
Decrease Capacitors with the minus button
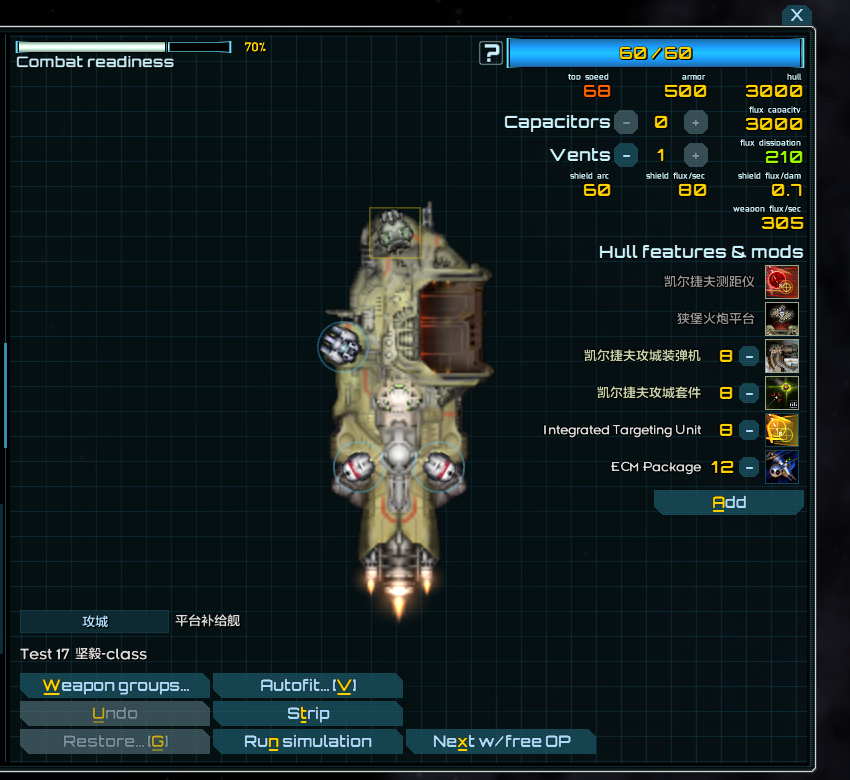625,122
